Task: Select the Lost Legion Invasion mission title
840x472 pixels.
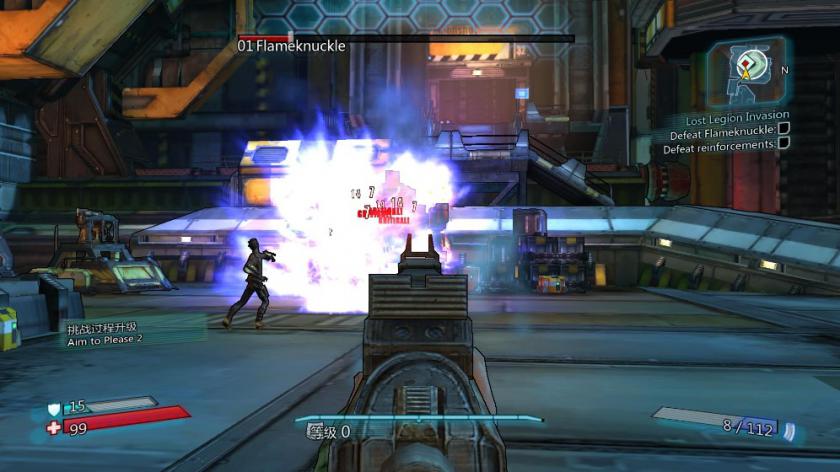Action: [738, 117]
